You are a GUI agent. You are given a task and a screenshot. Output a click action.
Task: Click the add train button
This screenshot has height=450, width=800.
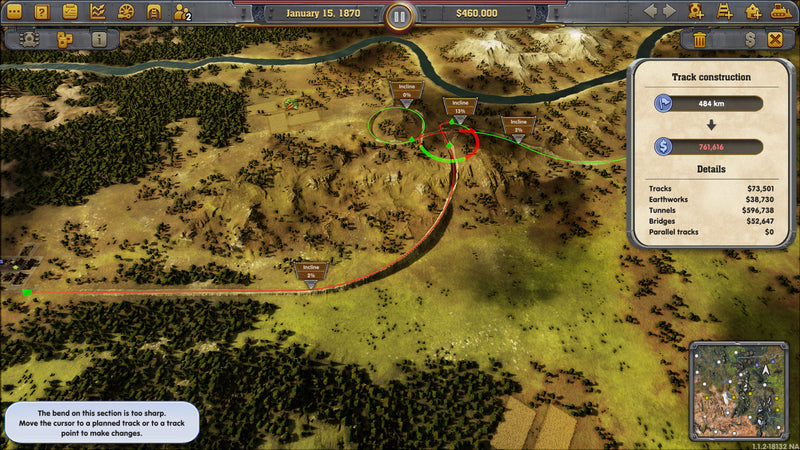697,12
